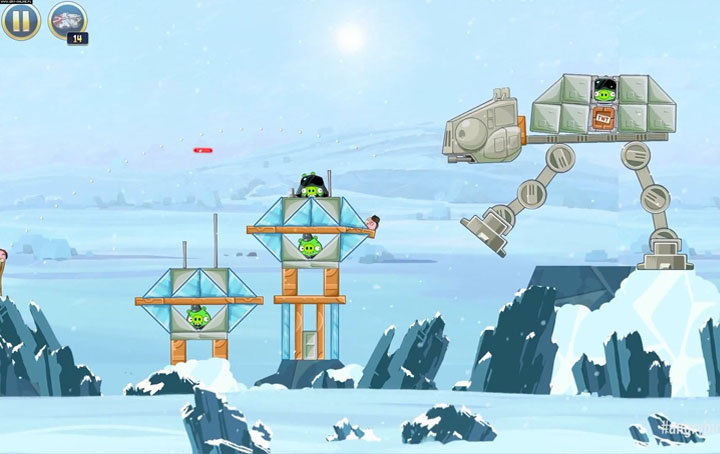Pause the game with the pause button

point(21,20)
